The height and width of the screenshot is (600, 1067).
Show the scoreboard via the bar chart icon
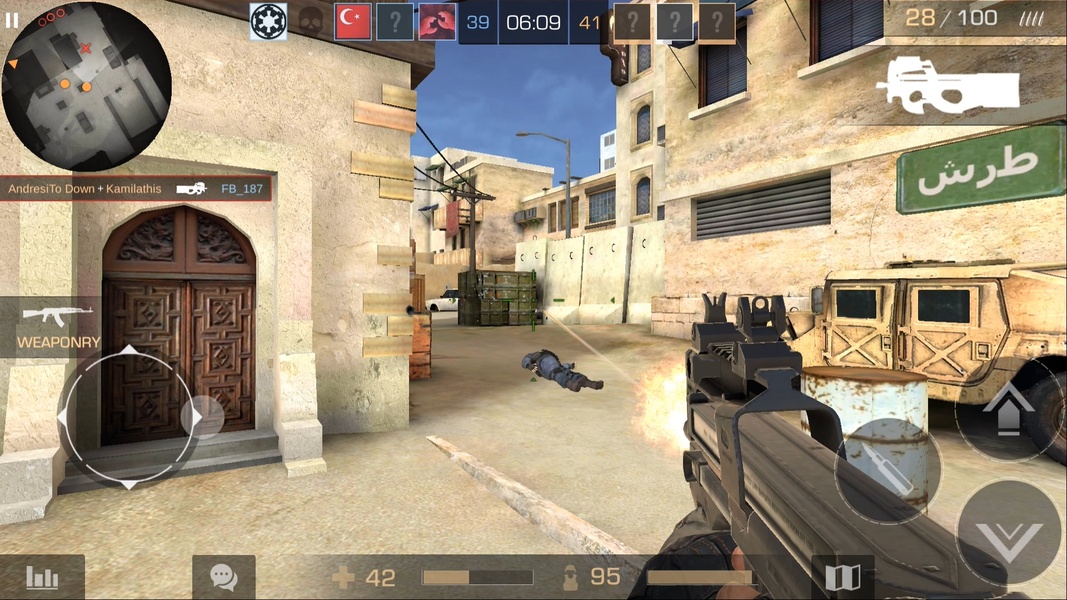43,577
